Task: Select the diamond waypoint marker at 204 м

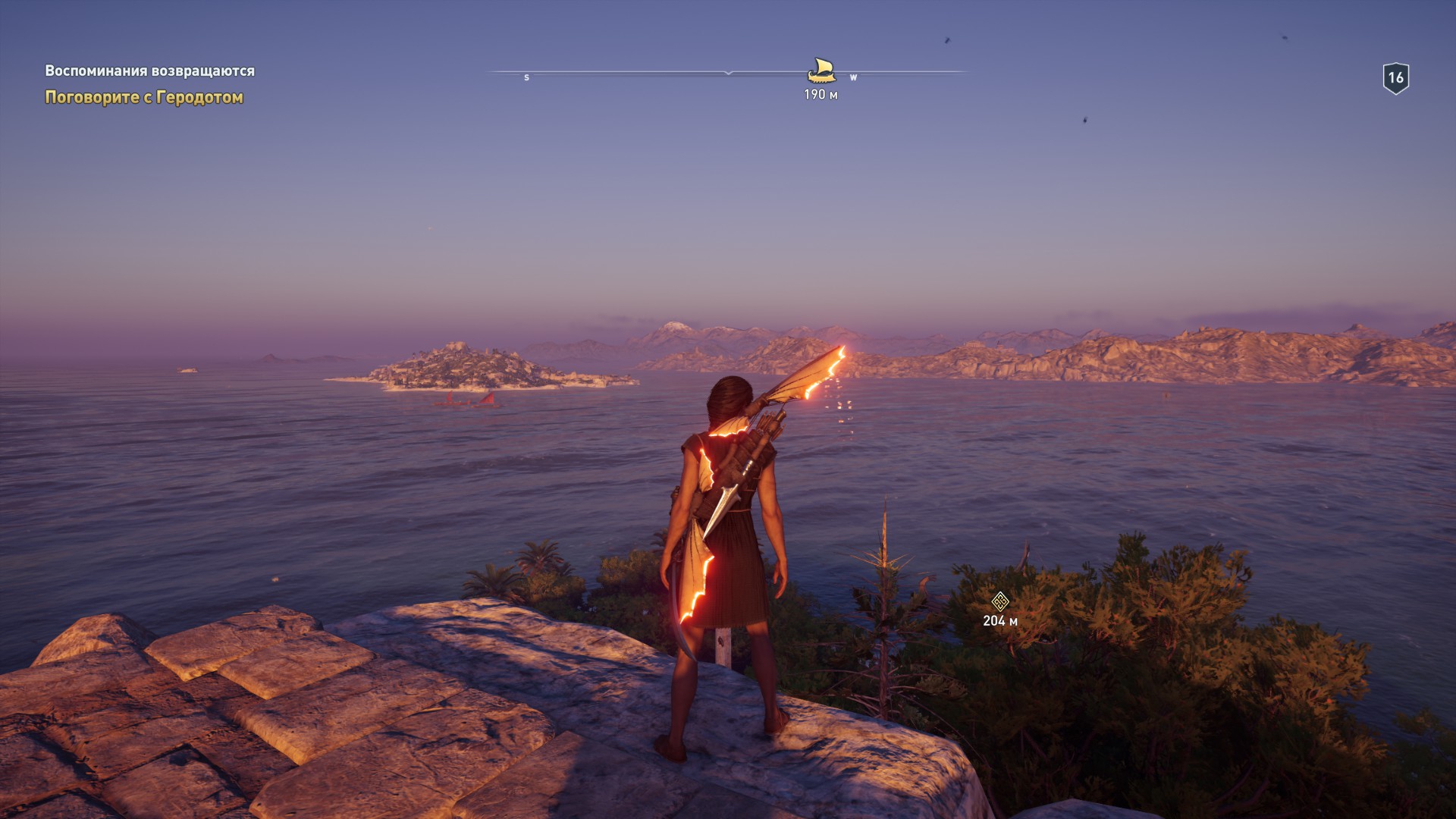Action: pos(999,602)
